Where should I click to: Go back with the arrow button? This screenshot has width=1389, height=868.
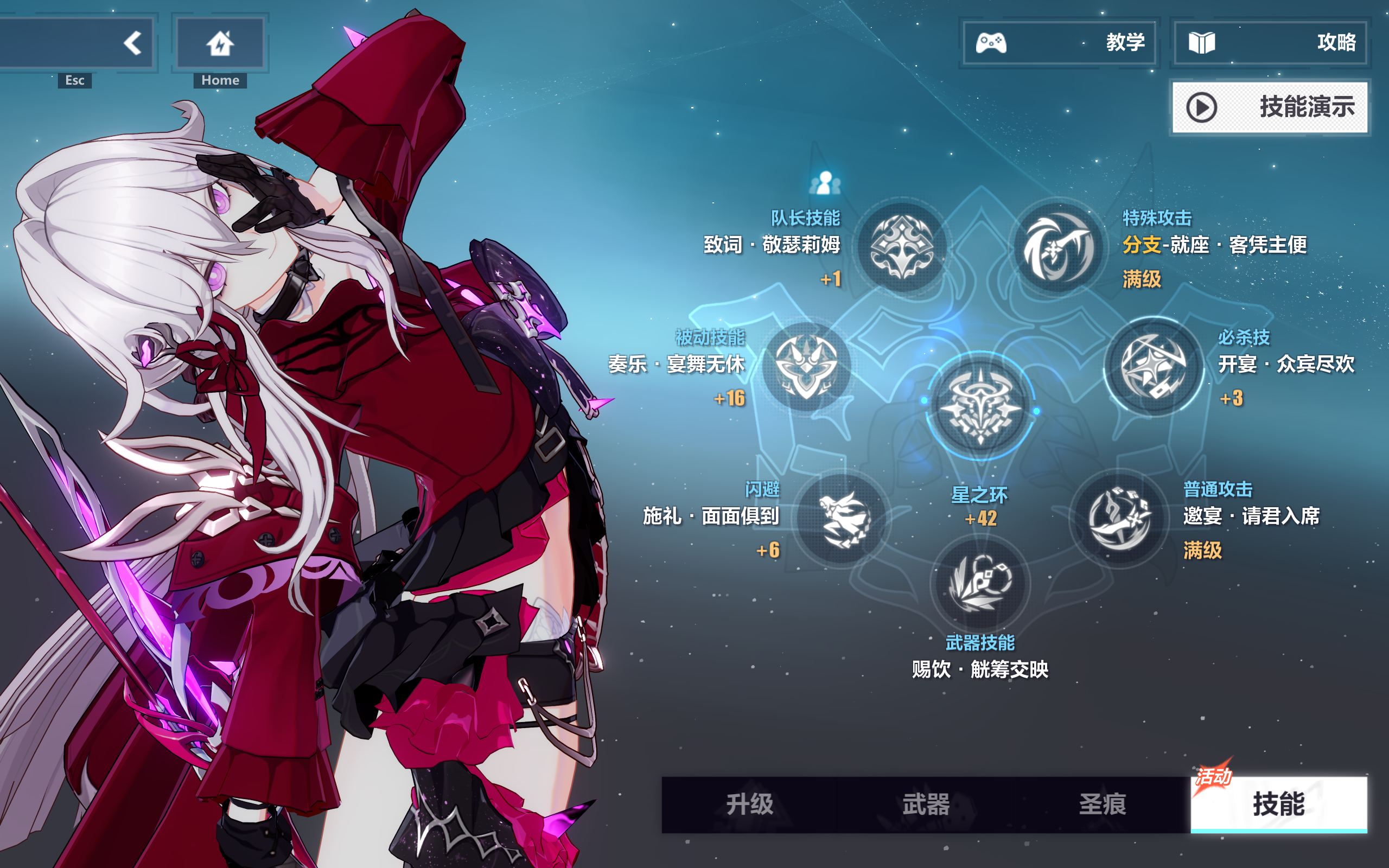tap(133, 43)
